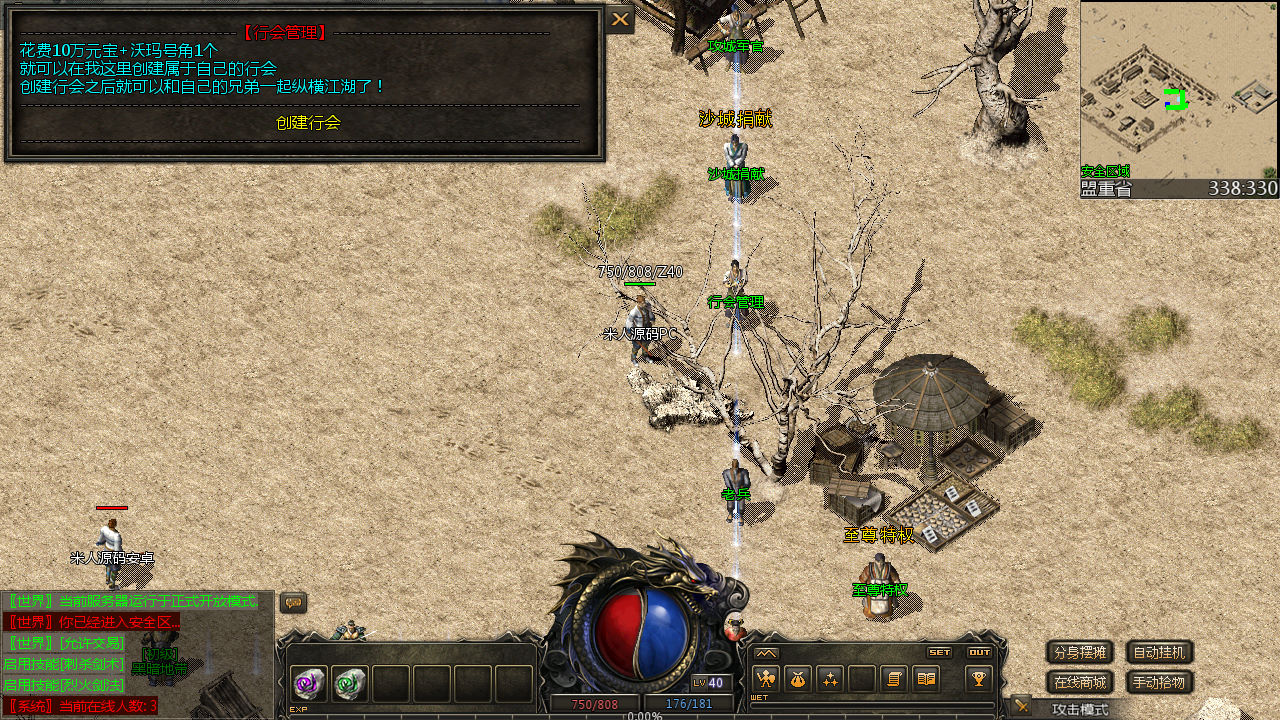
Task: Use the purple swirl stone in hotbar
Action: pos(309,684)
